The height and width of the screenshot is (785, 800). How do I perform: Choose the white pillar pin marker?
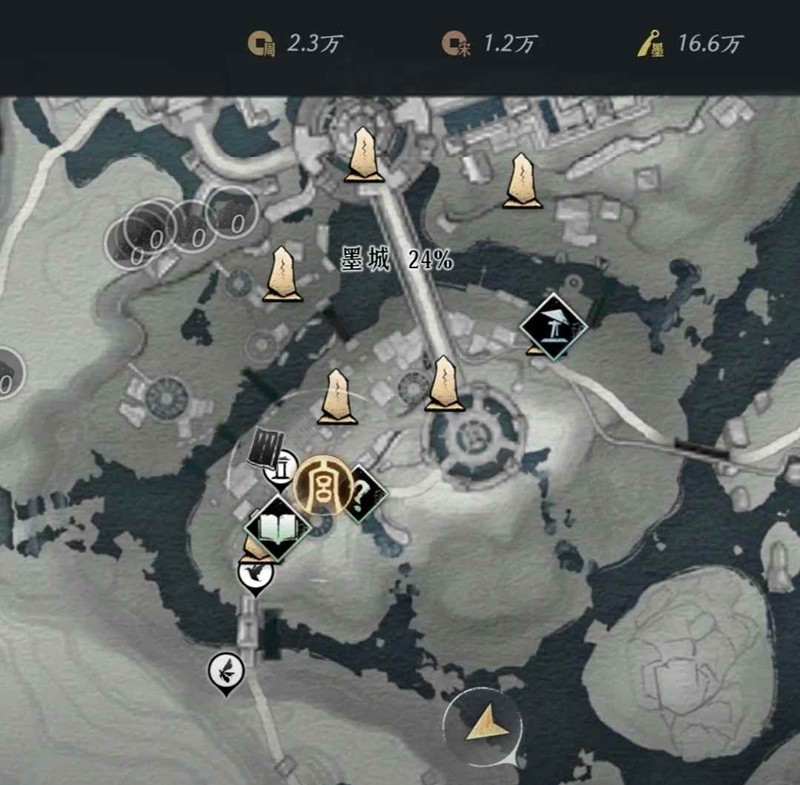(283, 465)
